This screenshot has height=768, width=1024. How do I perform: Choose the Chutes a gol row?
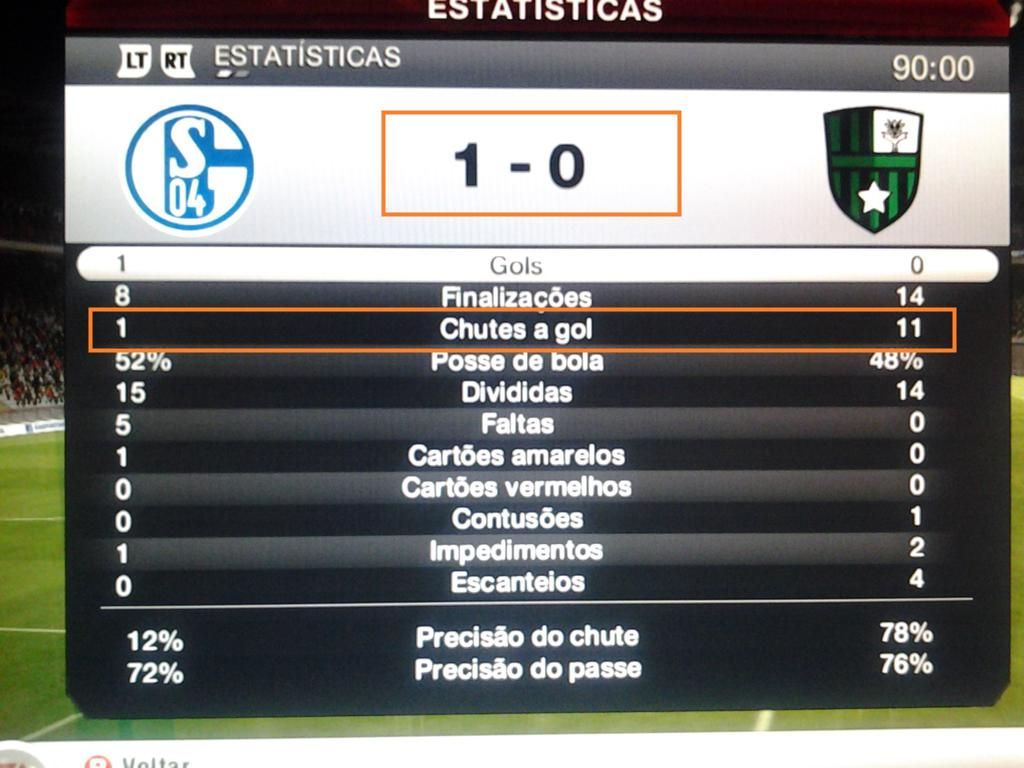click(517, 329)
